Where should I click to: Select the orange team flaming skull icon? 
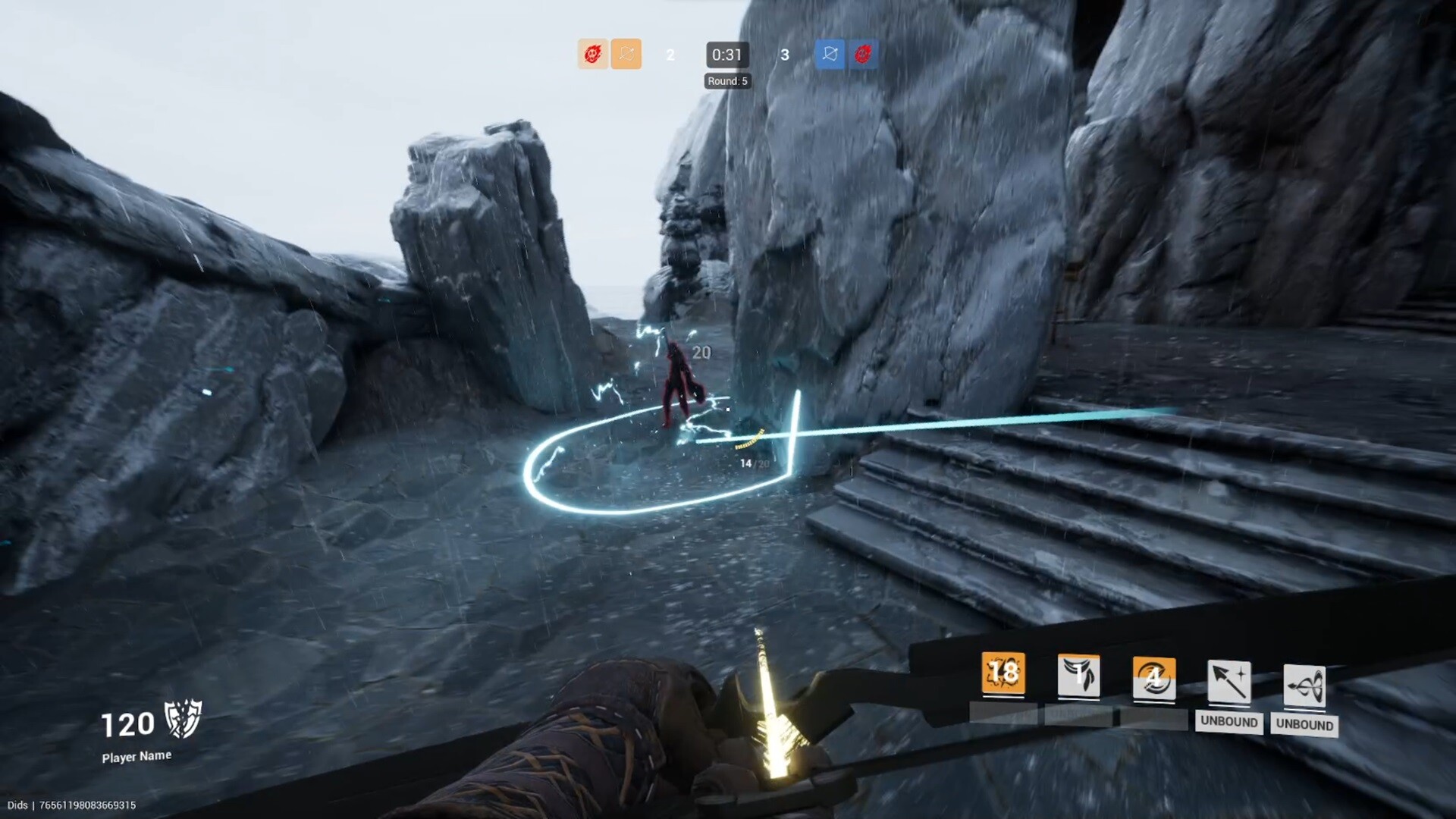[x=593, y=55]
